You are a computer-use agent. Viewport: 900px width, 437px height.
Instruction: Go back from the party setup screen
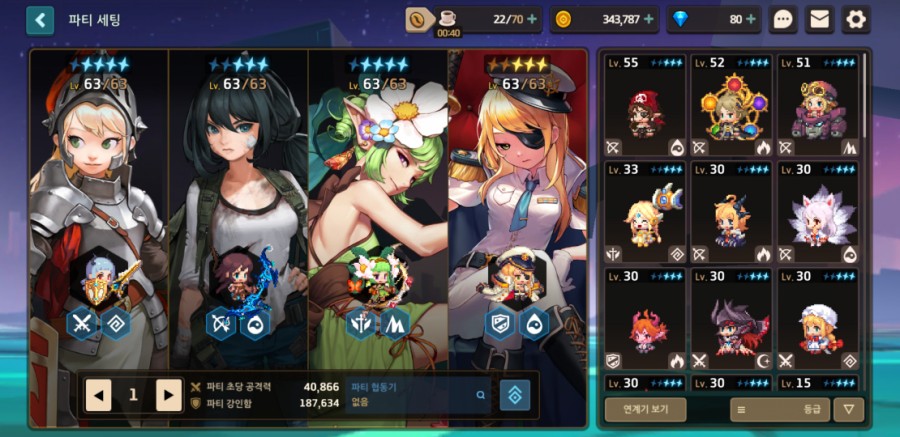pos(40,20)
